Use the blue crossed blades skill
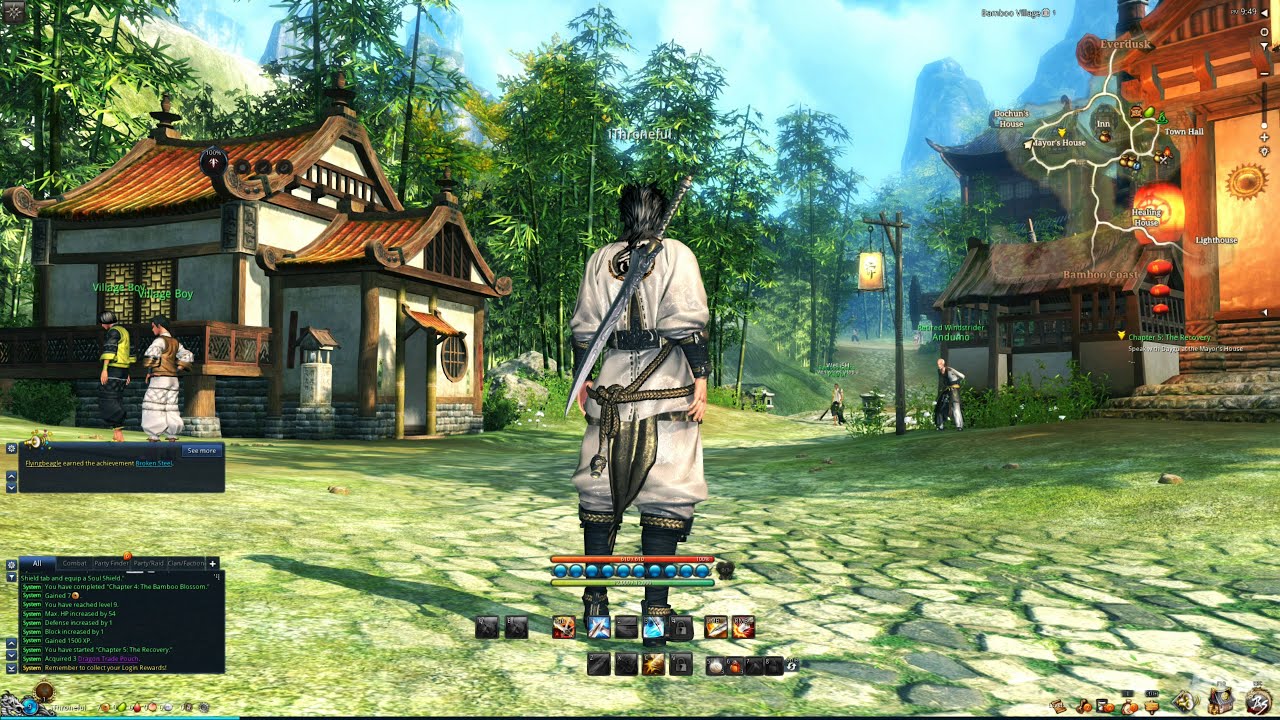1280x720 pixels. pos(599,628)
